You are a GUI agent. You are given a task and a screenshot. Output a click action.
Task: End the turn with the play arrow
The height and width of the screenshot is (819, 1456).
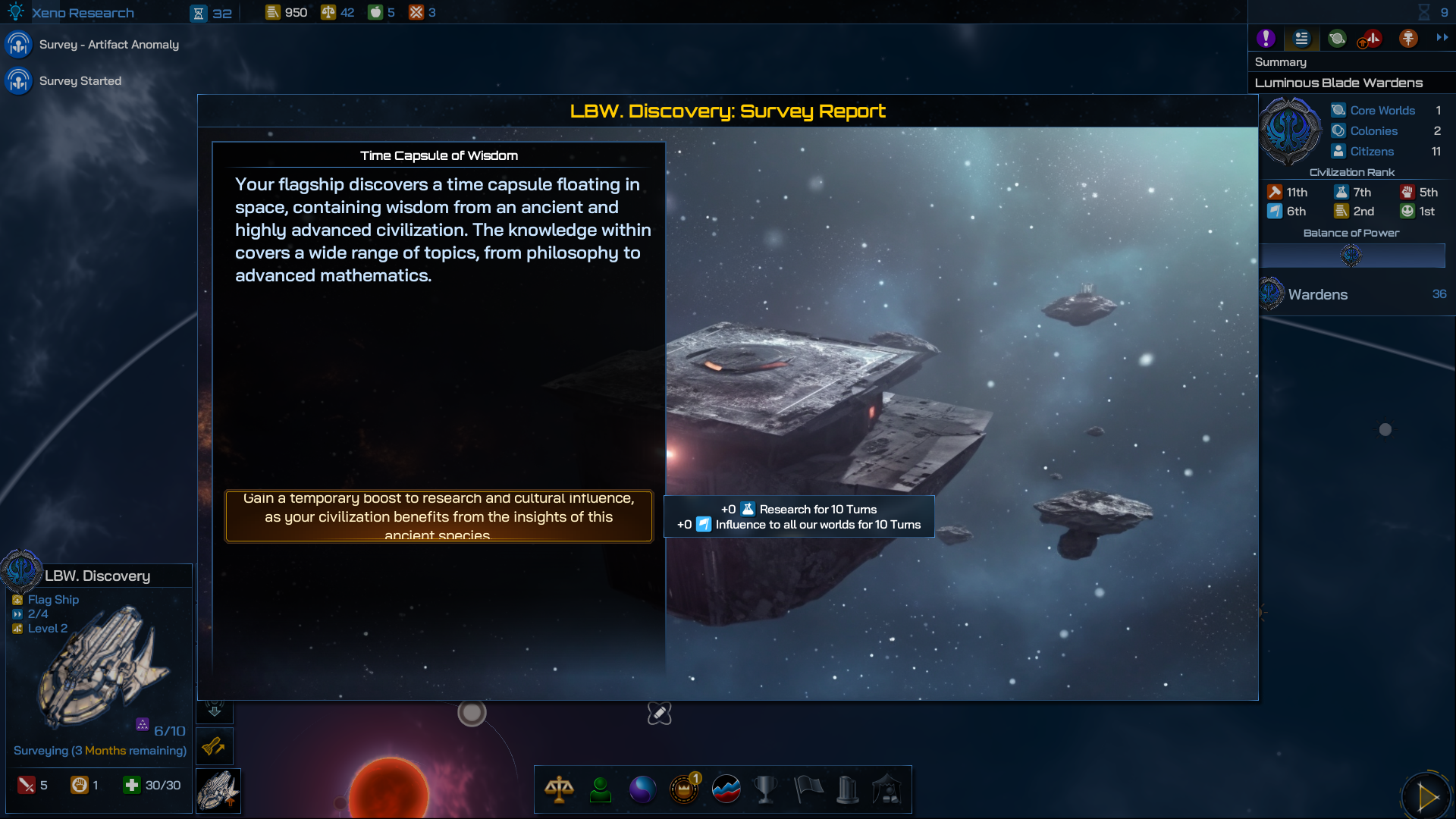(1426, 796)
